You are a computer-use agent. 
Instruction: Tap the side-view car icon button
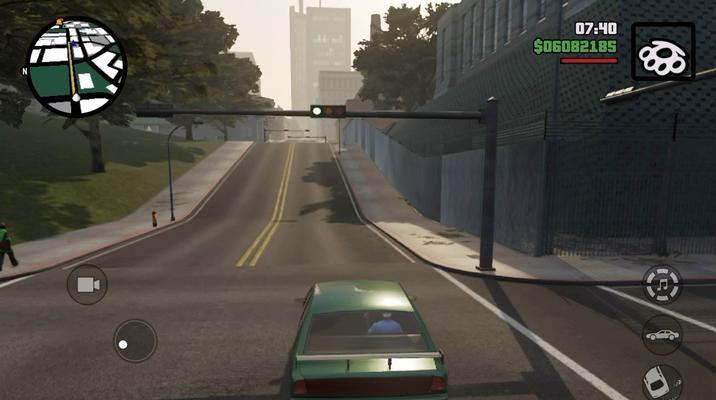pyautogui.click(x=661, y=334)
